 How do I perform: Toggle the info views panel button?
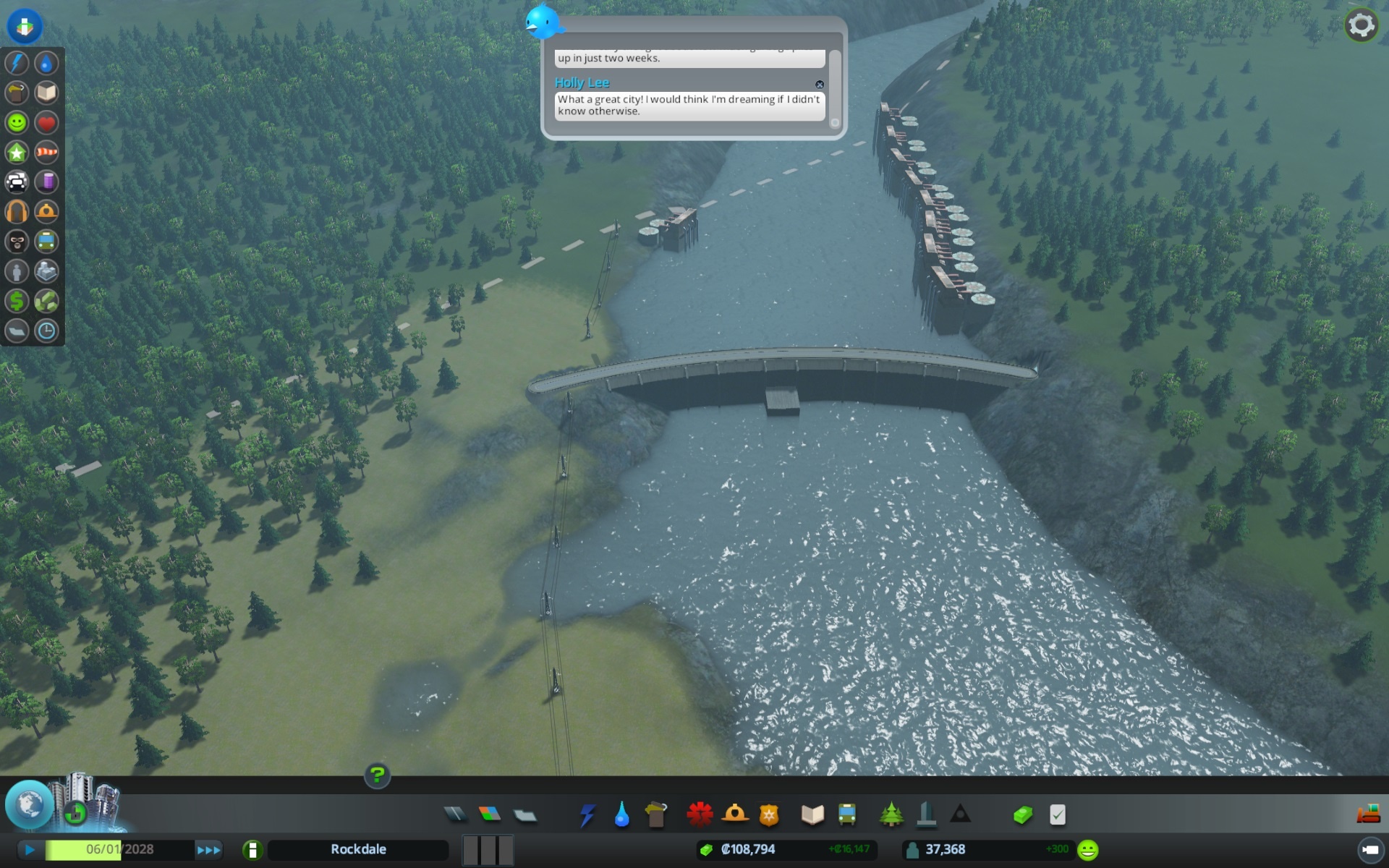(25, 26)
